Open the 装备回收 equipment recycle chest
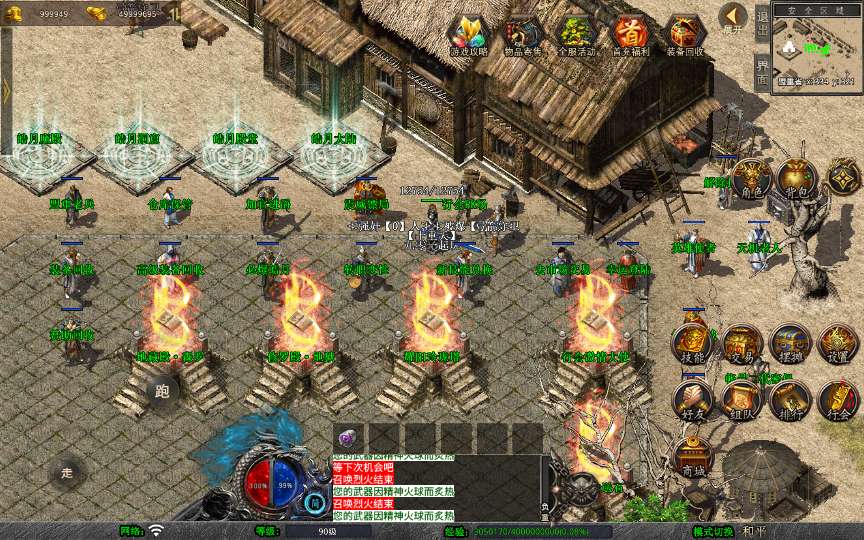 [x=684, y=36]
